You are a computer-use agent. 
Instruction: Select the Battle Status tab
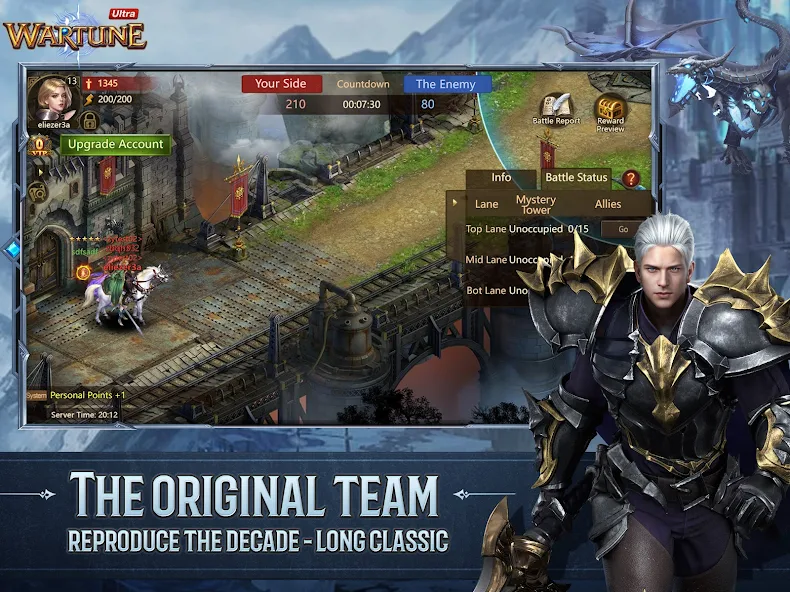coord(576,178)
